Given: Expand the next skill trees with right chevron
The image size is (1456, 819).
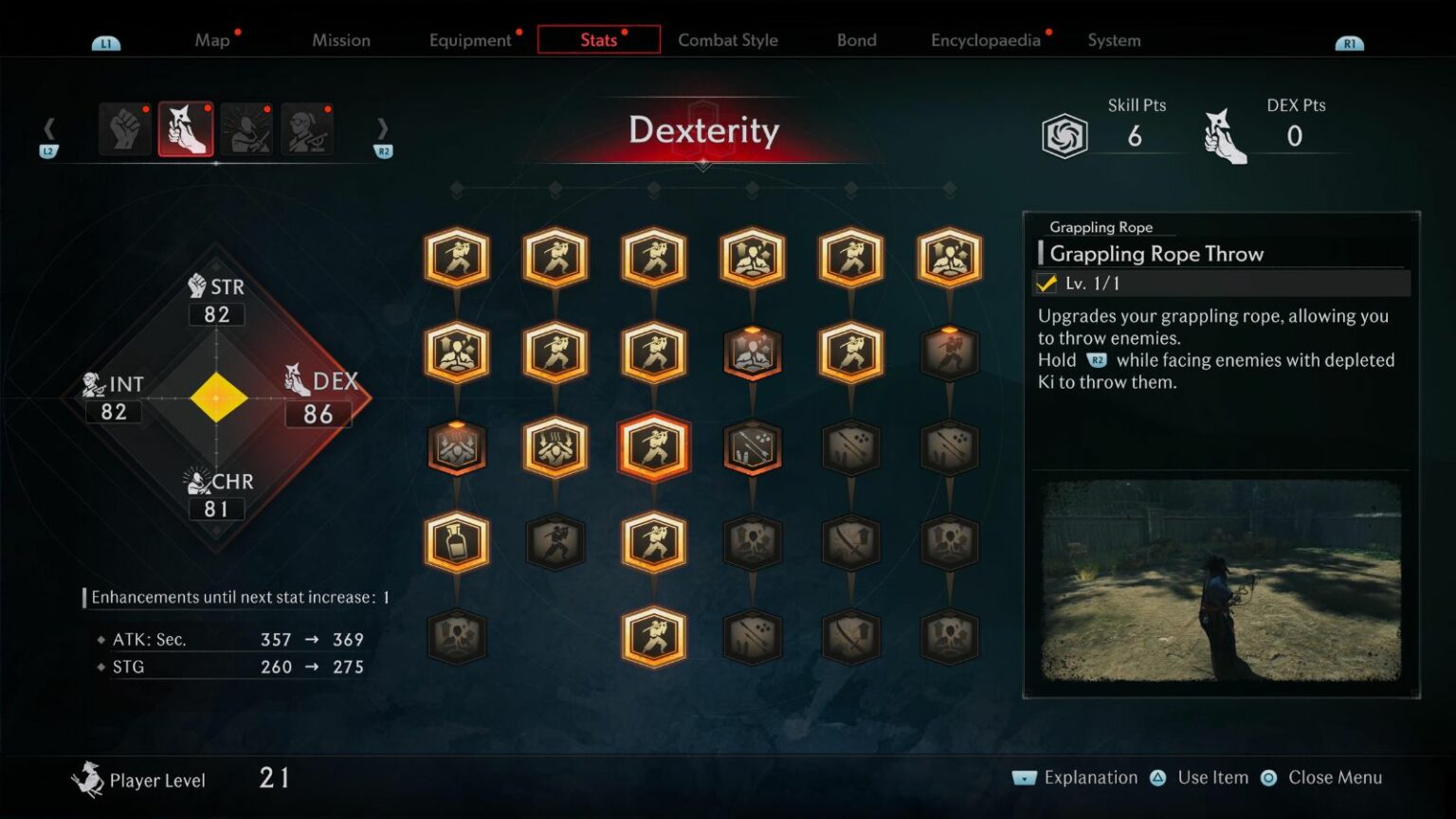Looking at the screenshot, I should tap(383, 129).
